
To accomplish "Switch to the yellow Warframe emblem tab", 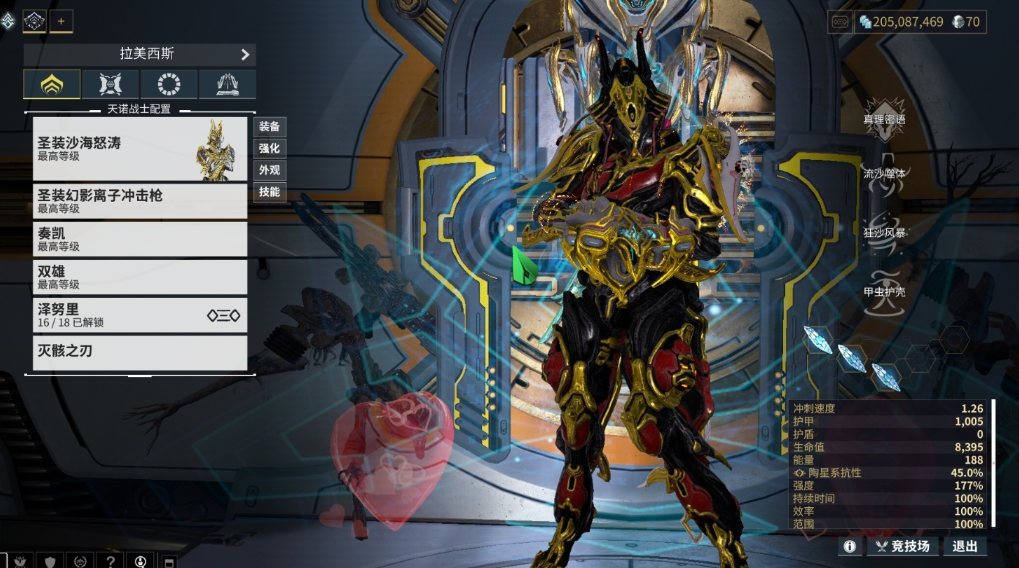I will 52,85.
